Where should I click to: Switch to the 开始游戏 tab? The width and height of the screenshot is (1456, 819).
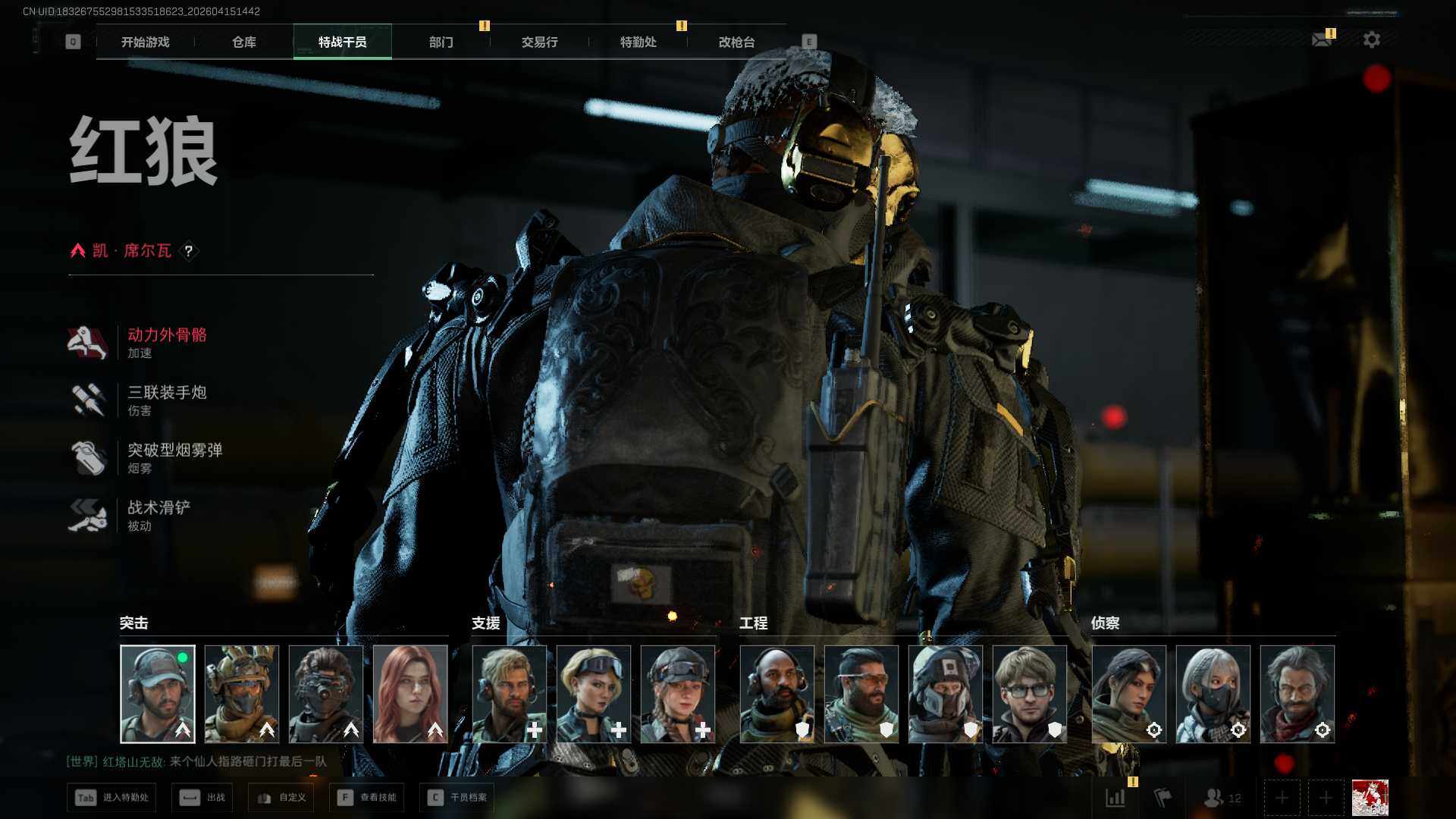tap(145, 42)
